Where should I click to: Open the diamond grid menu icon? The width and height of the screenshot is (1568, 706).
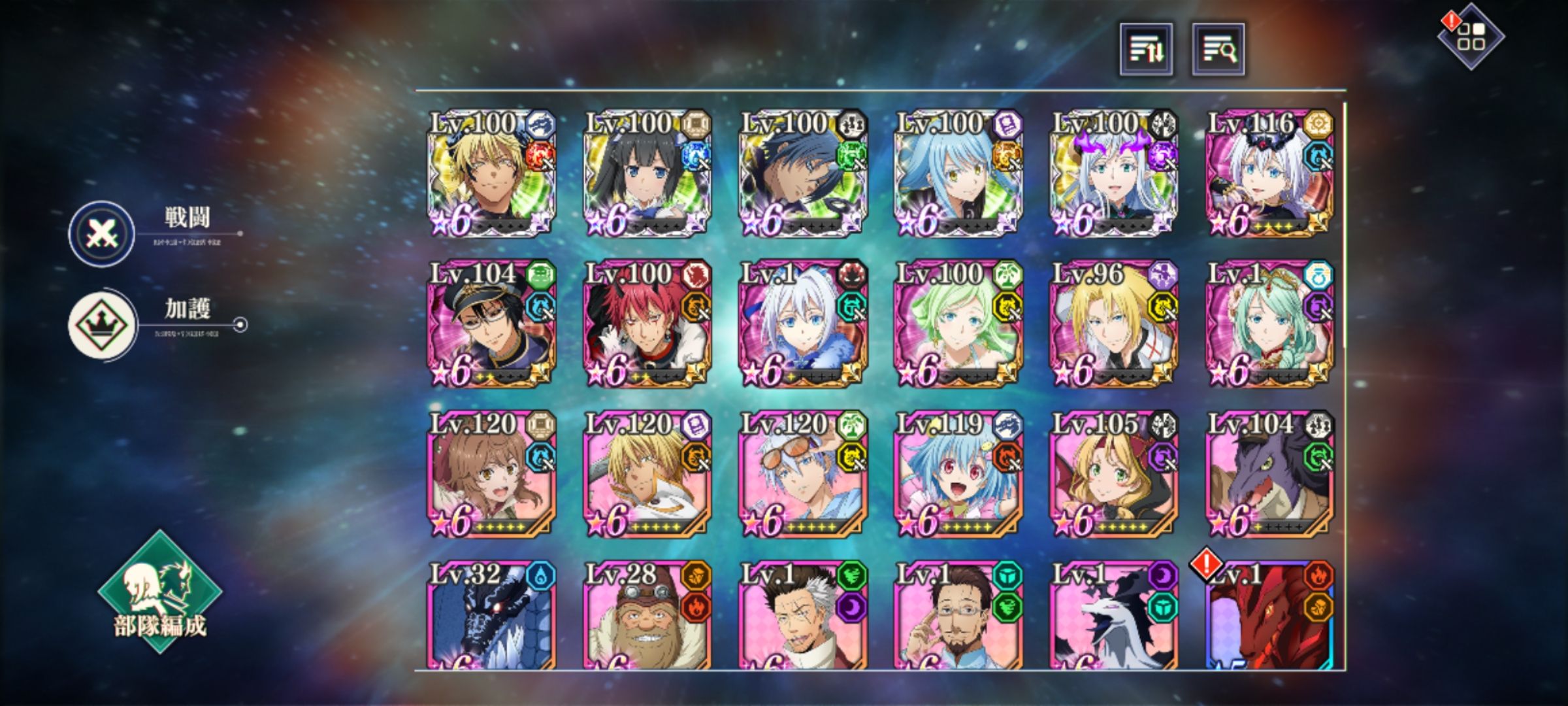click(x=1471, y=37)
